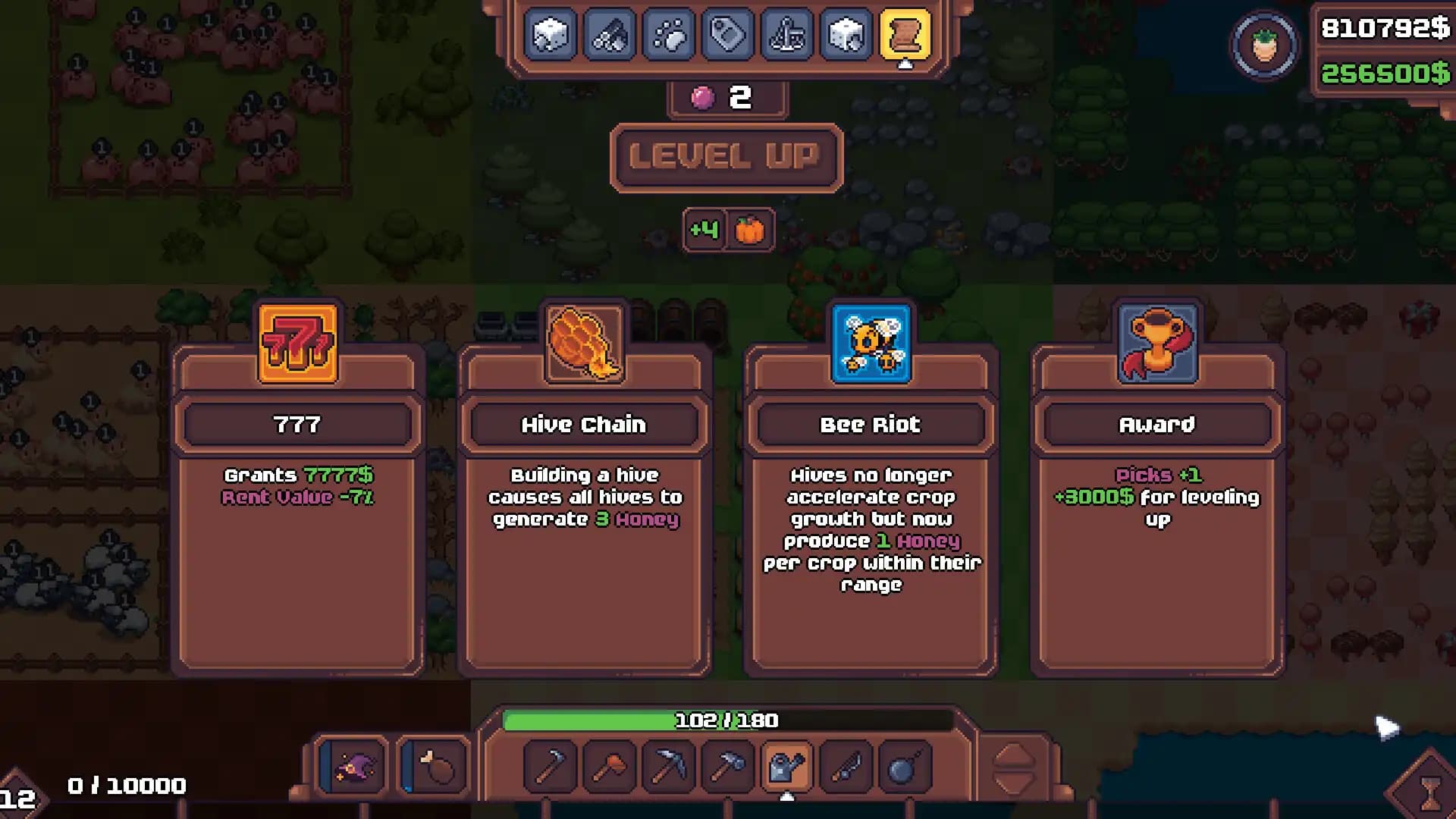This screenshot has width=1456, height=819.
Task: Click the green 102/180 progress bar
Action: click(726, 721)
